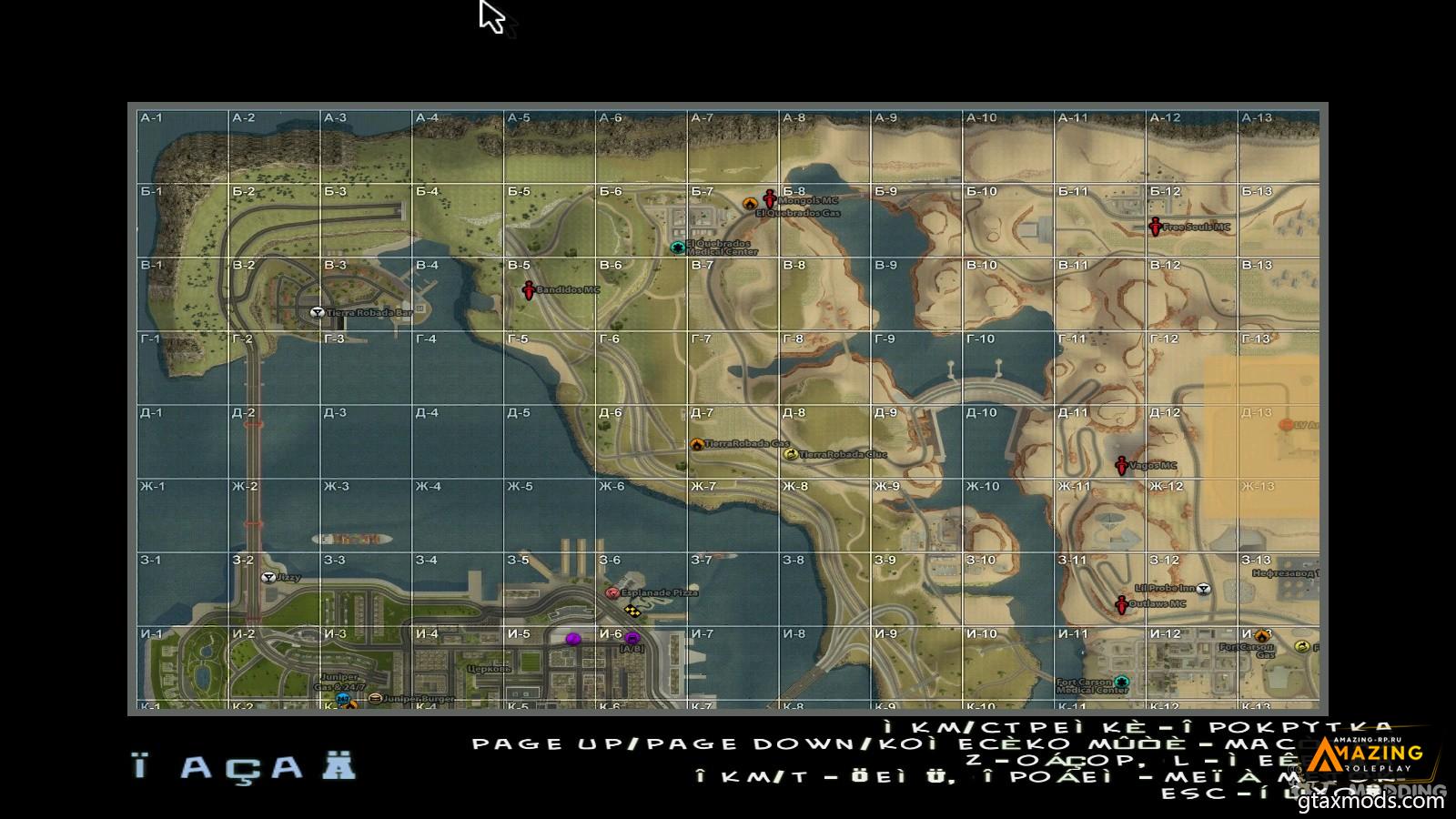Click the Jizzy club marker
1456x819 pixels.
coord(268,577)
